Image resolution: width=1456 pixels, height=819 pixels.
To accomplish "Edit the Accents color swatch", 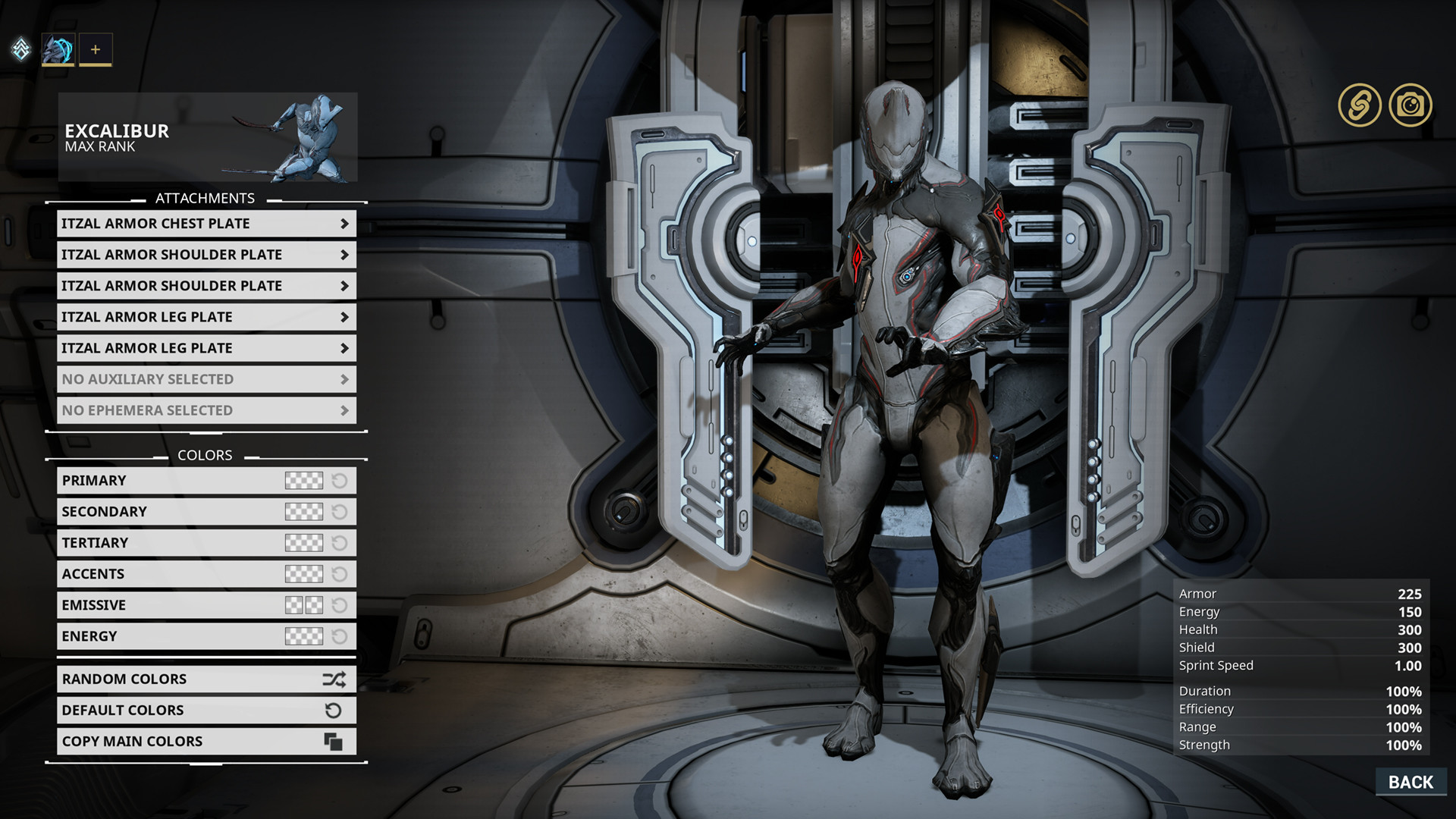I will coord(303,574).
